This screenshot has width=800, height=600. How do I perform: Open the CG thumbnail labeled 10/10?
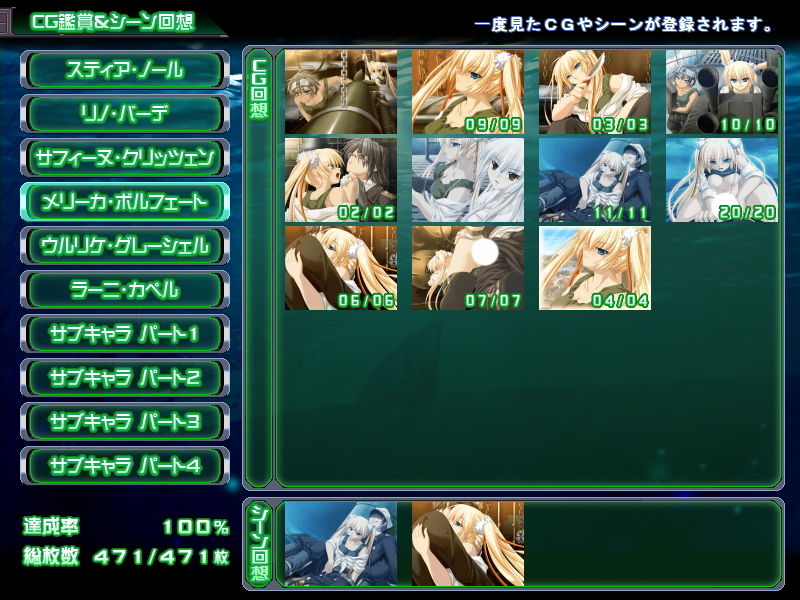[722, 92]
